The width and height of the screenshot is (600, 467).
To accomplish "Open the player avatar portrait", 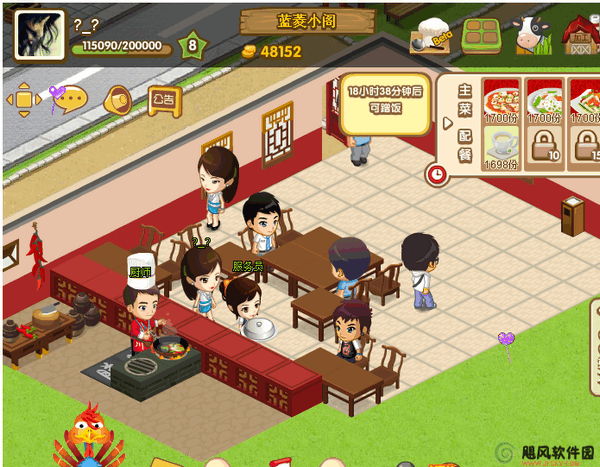I will coord(39,35).
